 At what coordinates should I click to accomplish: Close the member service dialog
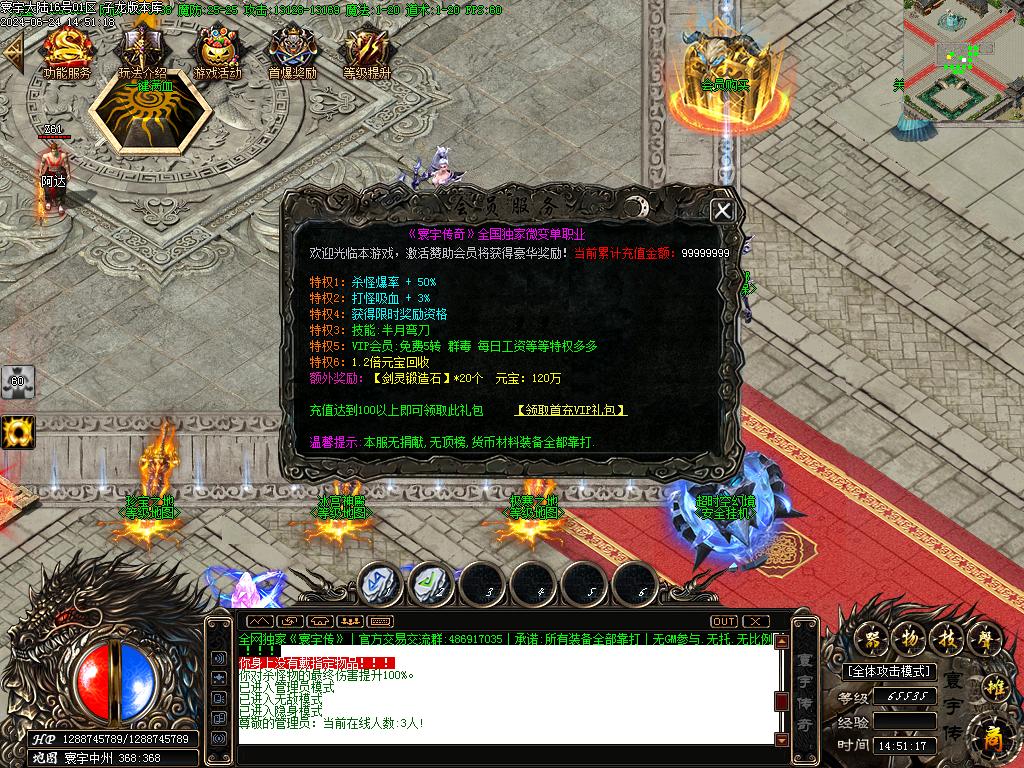(722, 211)
